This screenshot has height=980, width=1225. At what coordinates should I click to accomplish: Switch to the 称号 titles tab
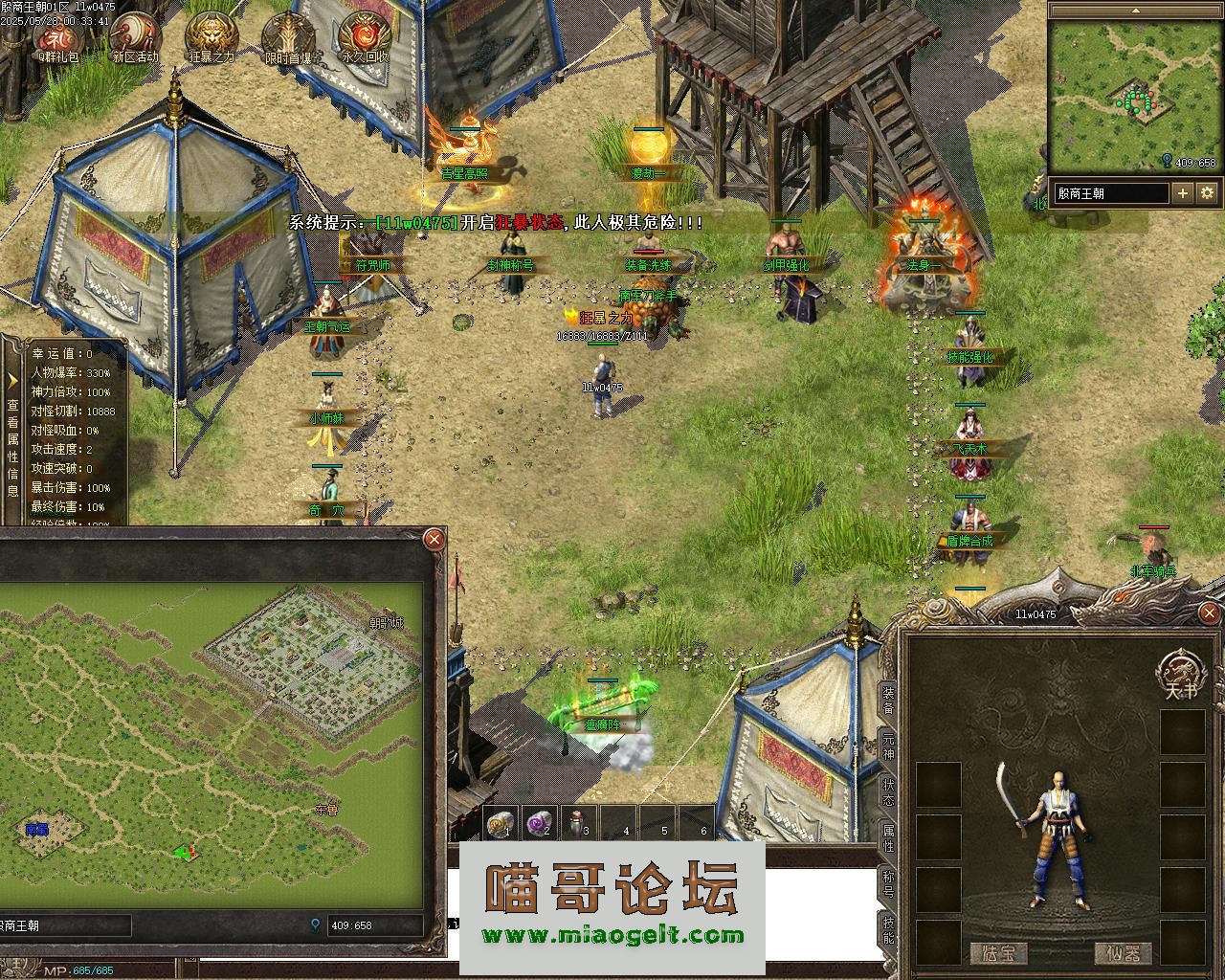pyautogui.click(x=888, y=884)
